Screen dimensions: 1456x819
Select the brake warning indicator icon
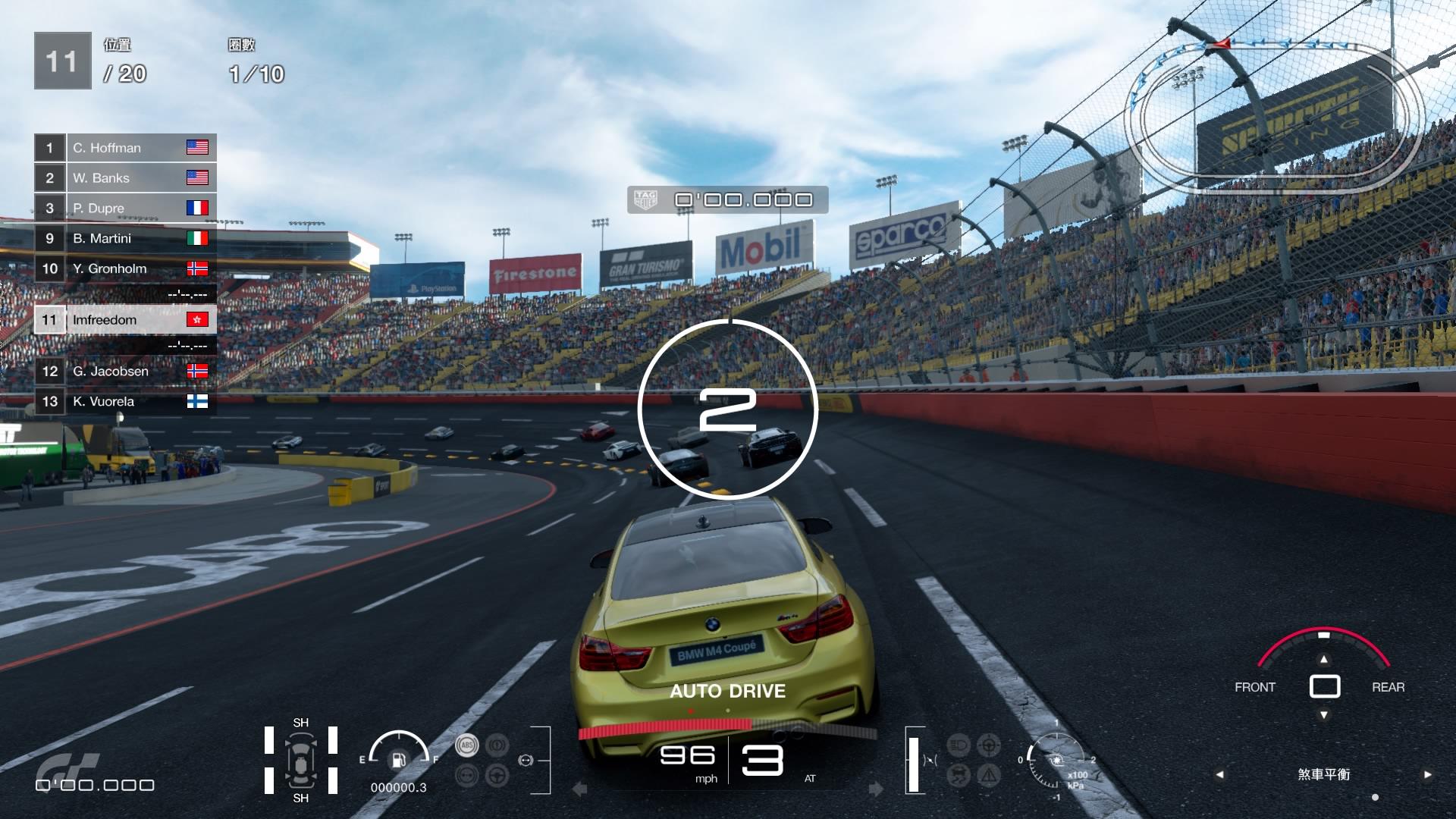(497, 745)
